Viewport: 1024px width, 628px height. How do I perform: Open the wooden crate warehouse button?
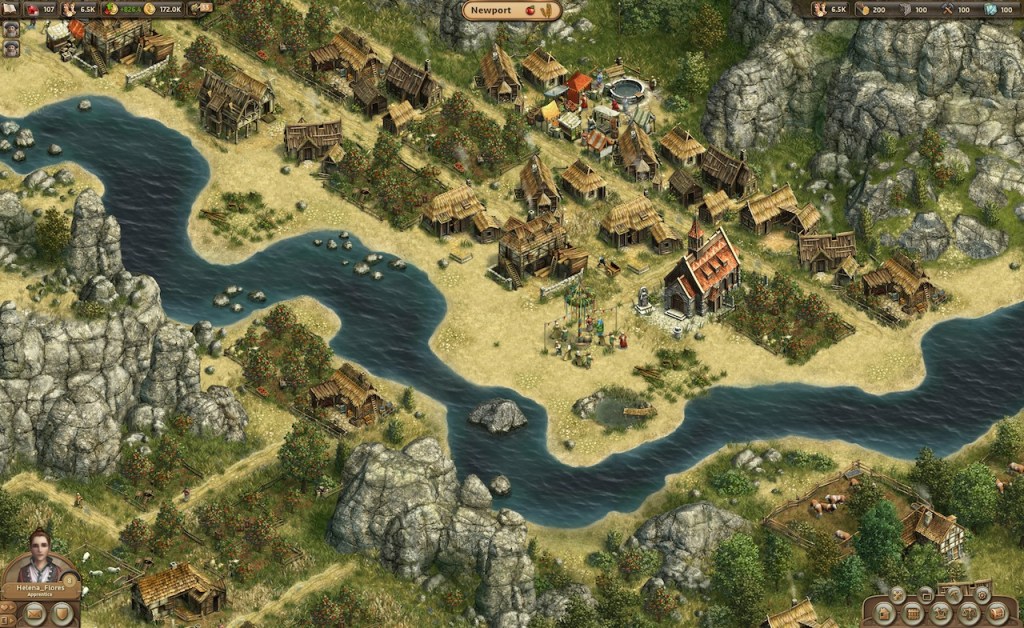tap(913, 614)
